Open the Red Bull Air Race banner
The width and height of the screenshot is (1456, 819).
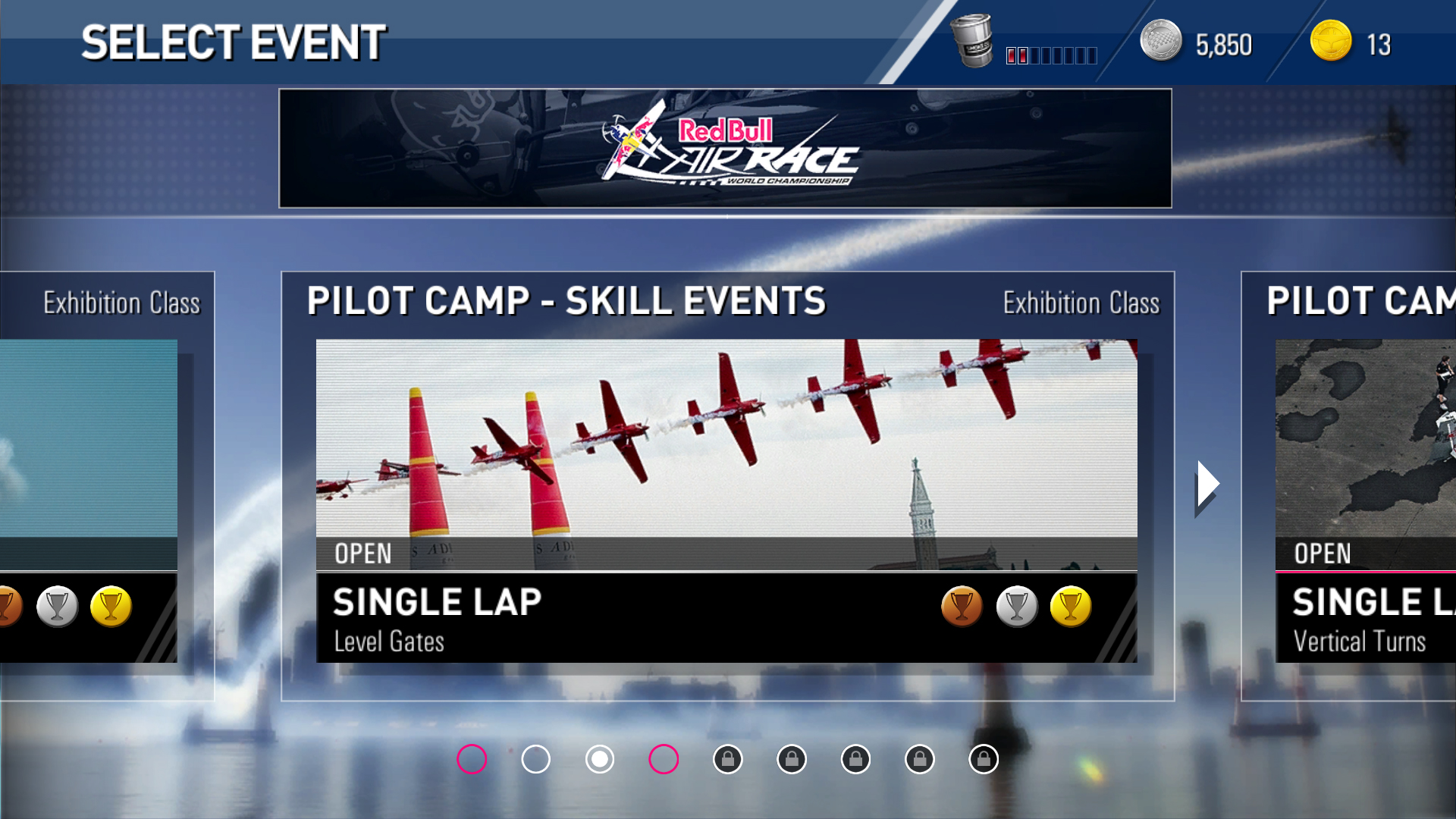click(725, 149)
